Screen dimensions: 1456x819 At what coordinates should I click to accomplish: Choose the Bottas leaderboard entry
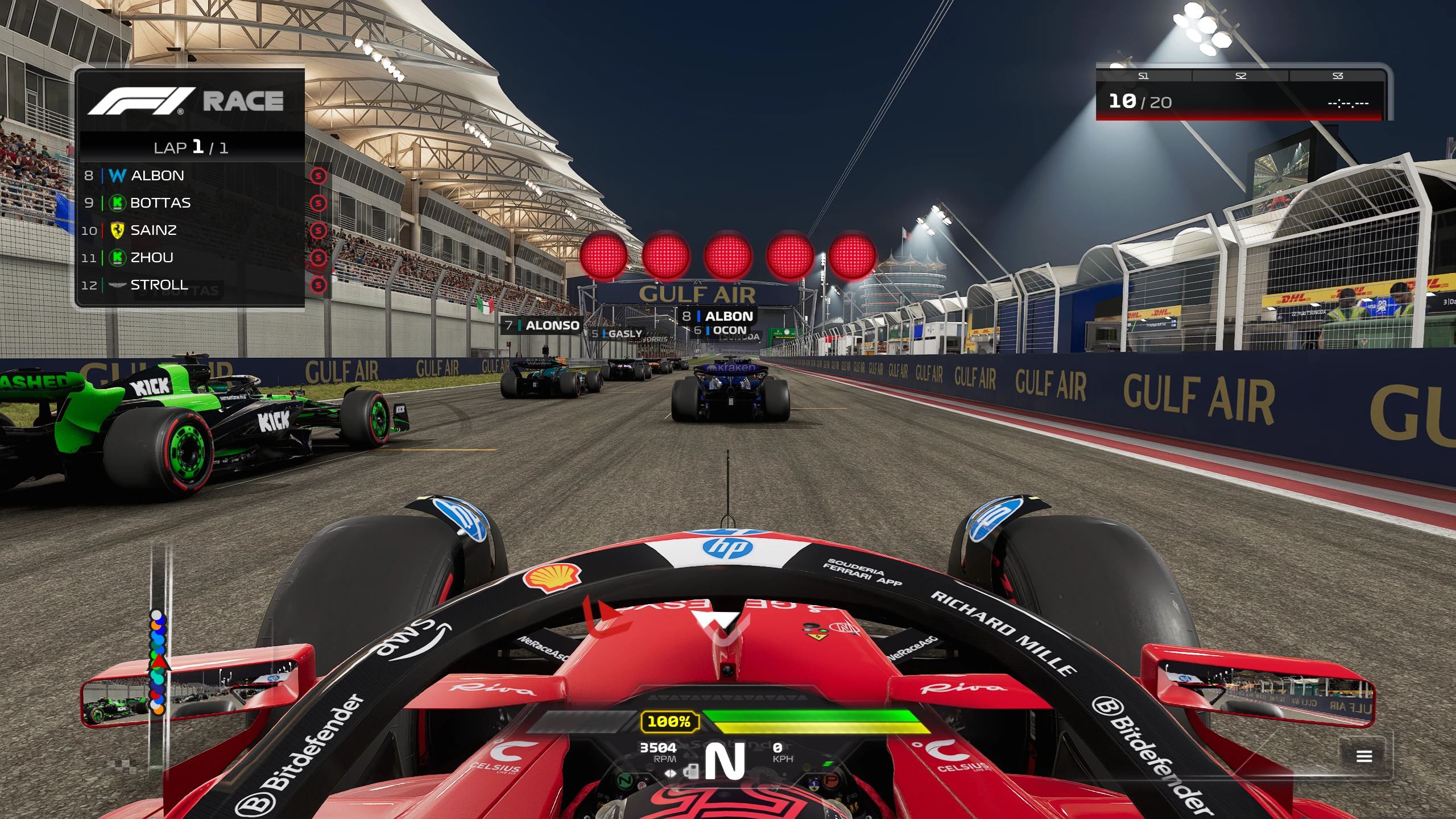pyautogui.click(x=191, y=202)
